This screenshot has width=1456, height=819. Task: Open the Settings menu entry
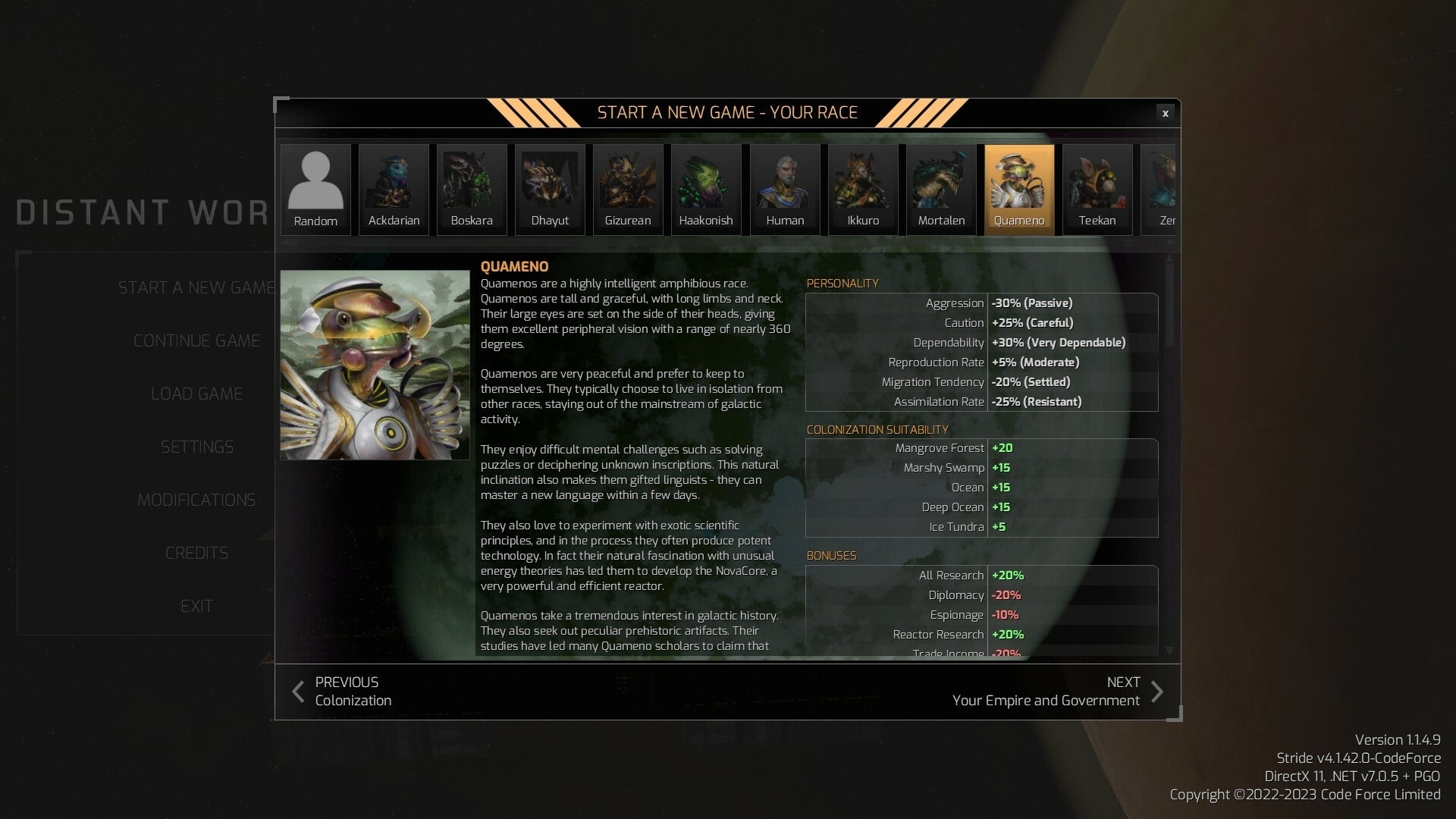click(x=196, y=447)
